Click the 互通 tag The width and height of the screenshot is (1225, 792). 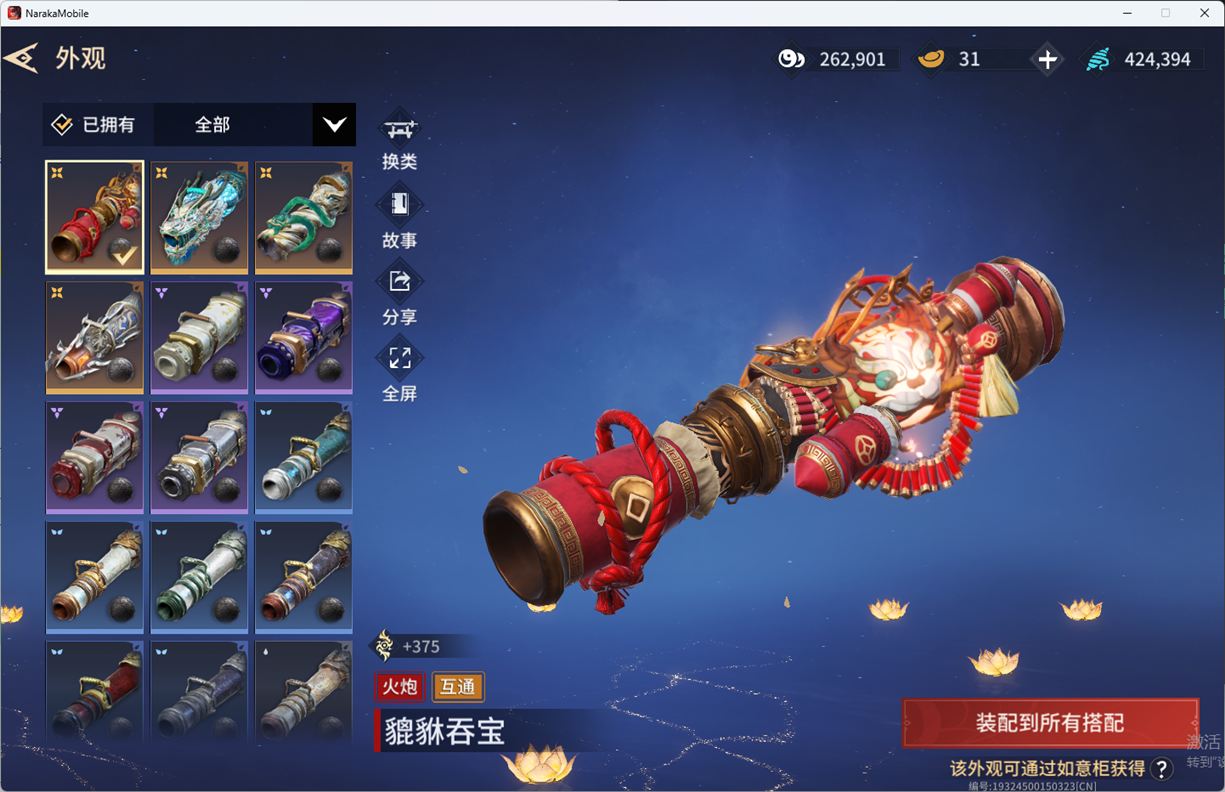458,687
